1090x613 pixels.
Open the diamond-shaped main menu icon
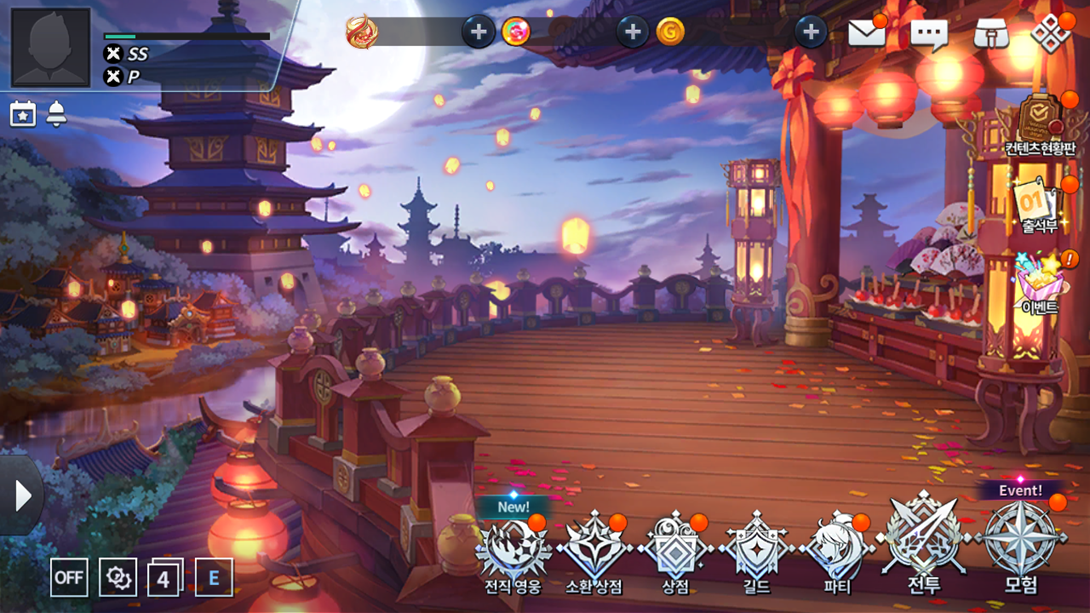[x=1050, y=34]
